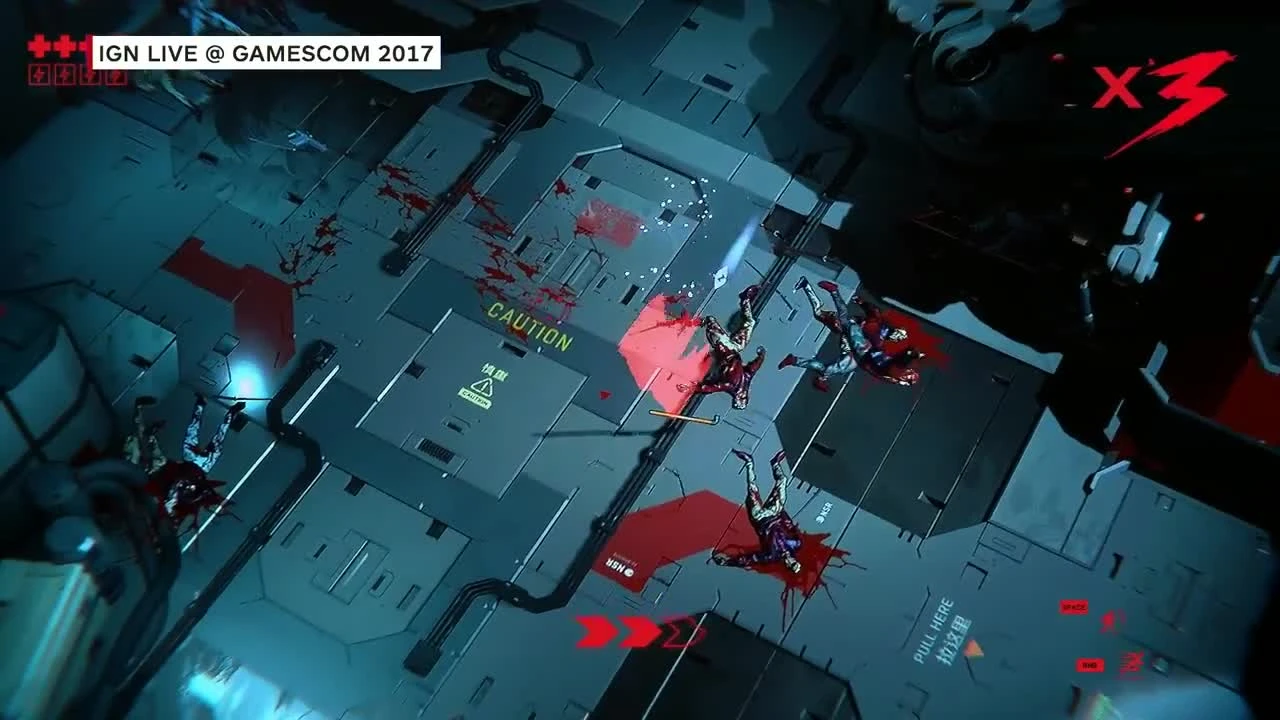Viewport: 1280px width, 720px height.
Task: Click the red skill icon beside the RMB prompt
Action: point(1130,661)
